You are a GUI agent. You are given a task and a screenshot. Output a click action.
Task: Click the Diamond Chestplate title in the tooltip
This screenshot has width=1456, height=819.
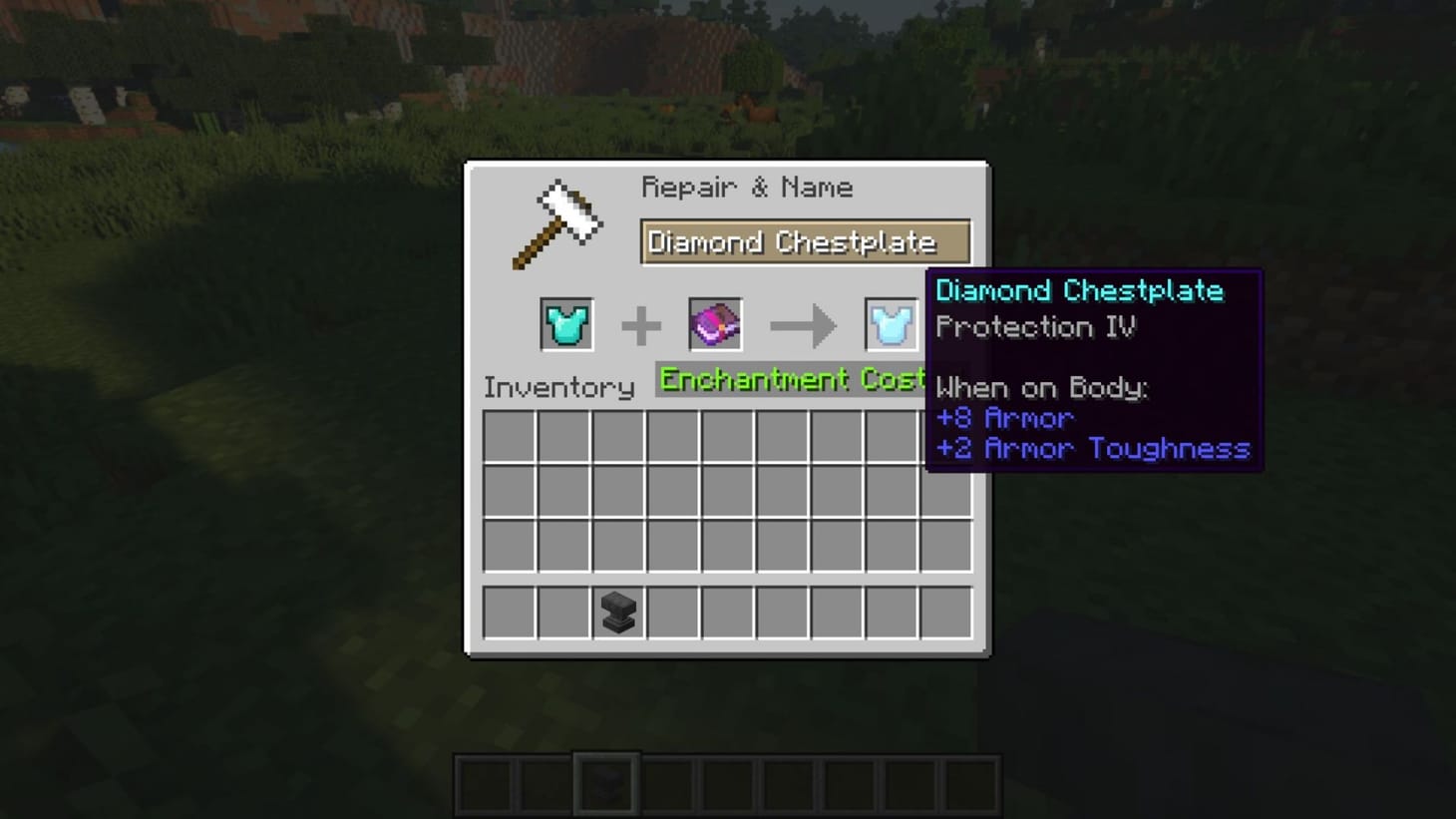click(x=1079, y=290)
